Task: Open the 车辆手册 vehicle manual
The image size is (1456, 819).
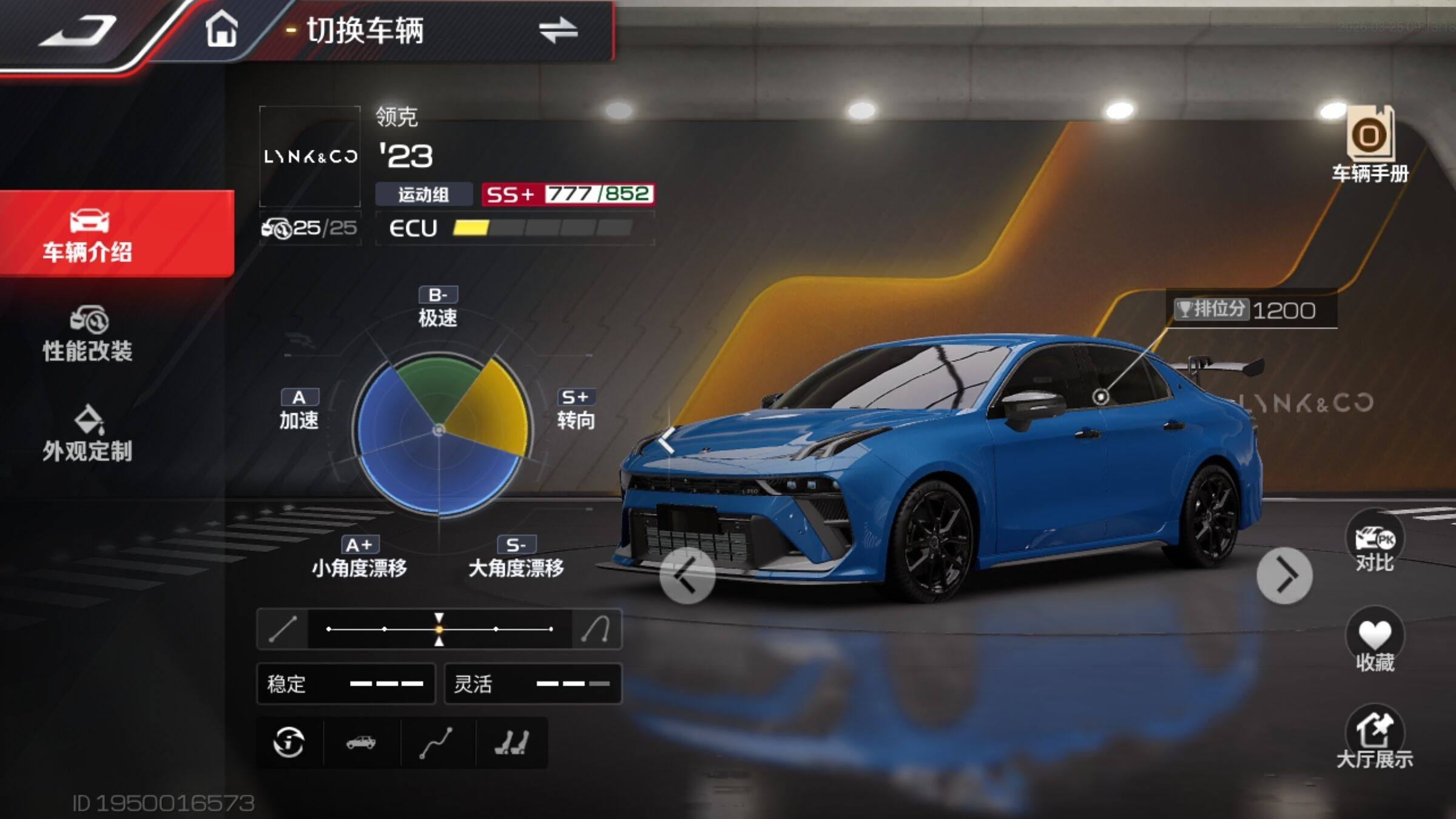Action: point(1370,144)
